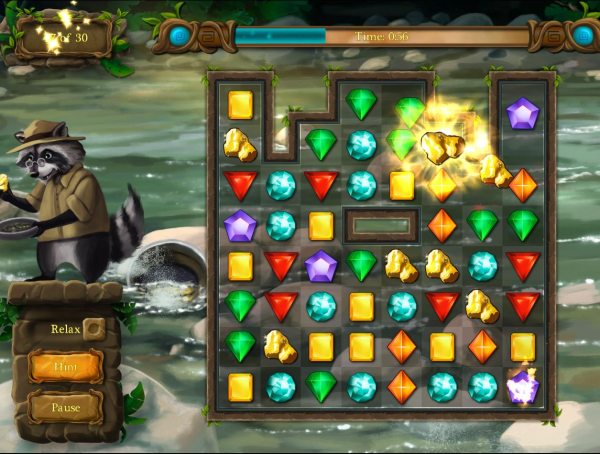The width and height of the screenshot is (600, 454).
Task: Choose the red triangle between two teal gems
Action: [x=320, y=185]
